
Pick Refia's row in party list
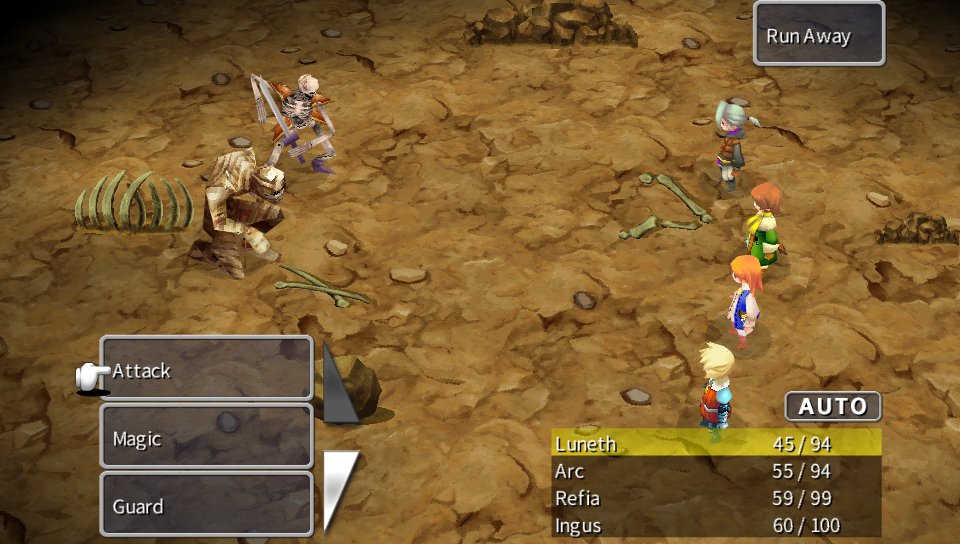[716, 498]
